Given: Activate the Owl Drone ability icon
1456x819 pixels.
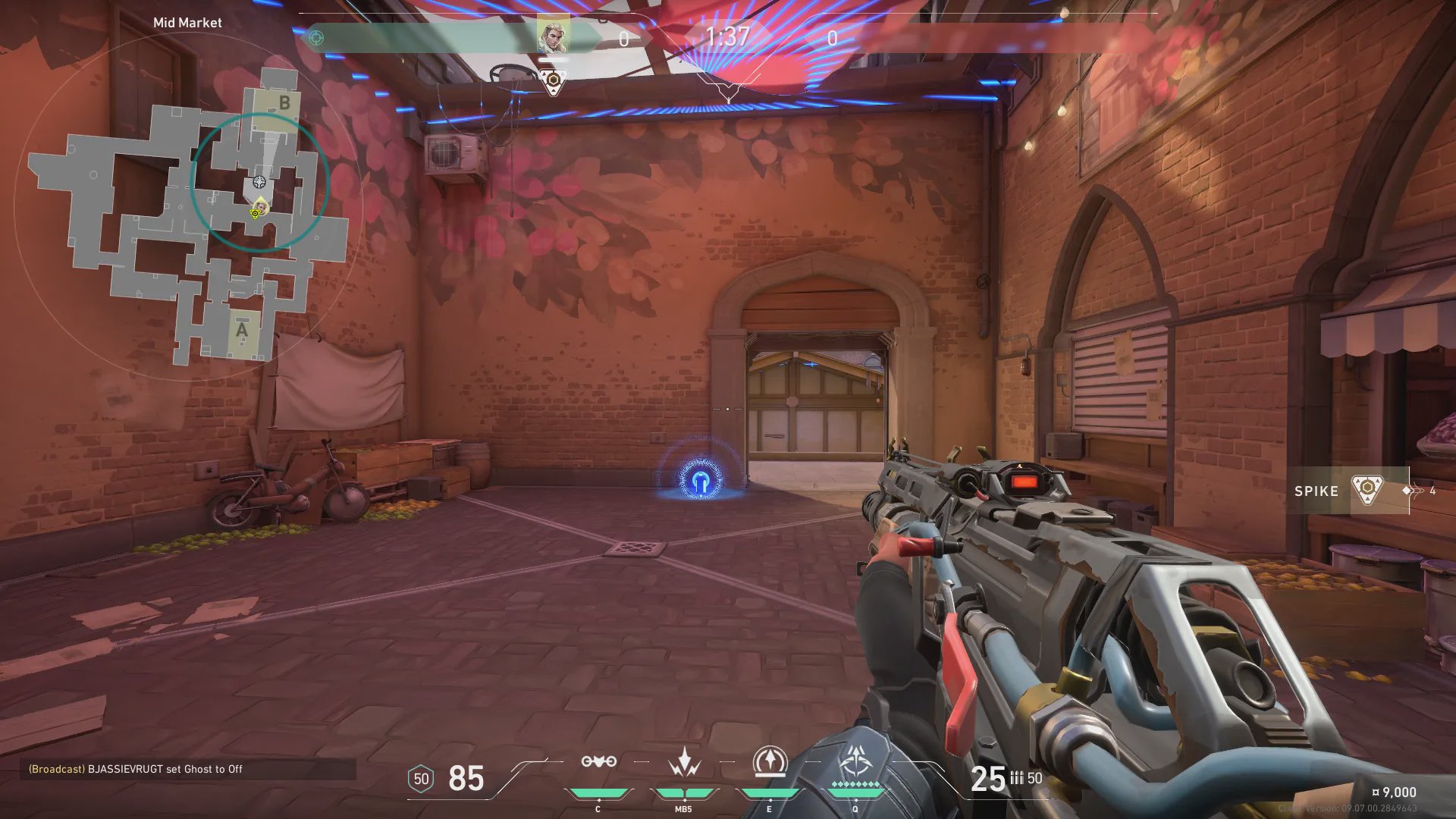Looking at the screenshot, I should coord(598,762).
